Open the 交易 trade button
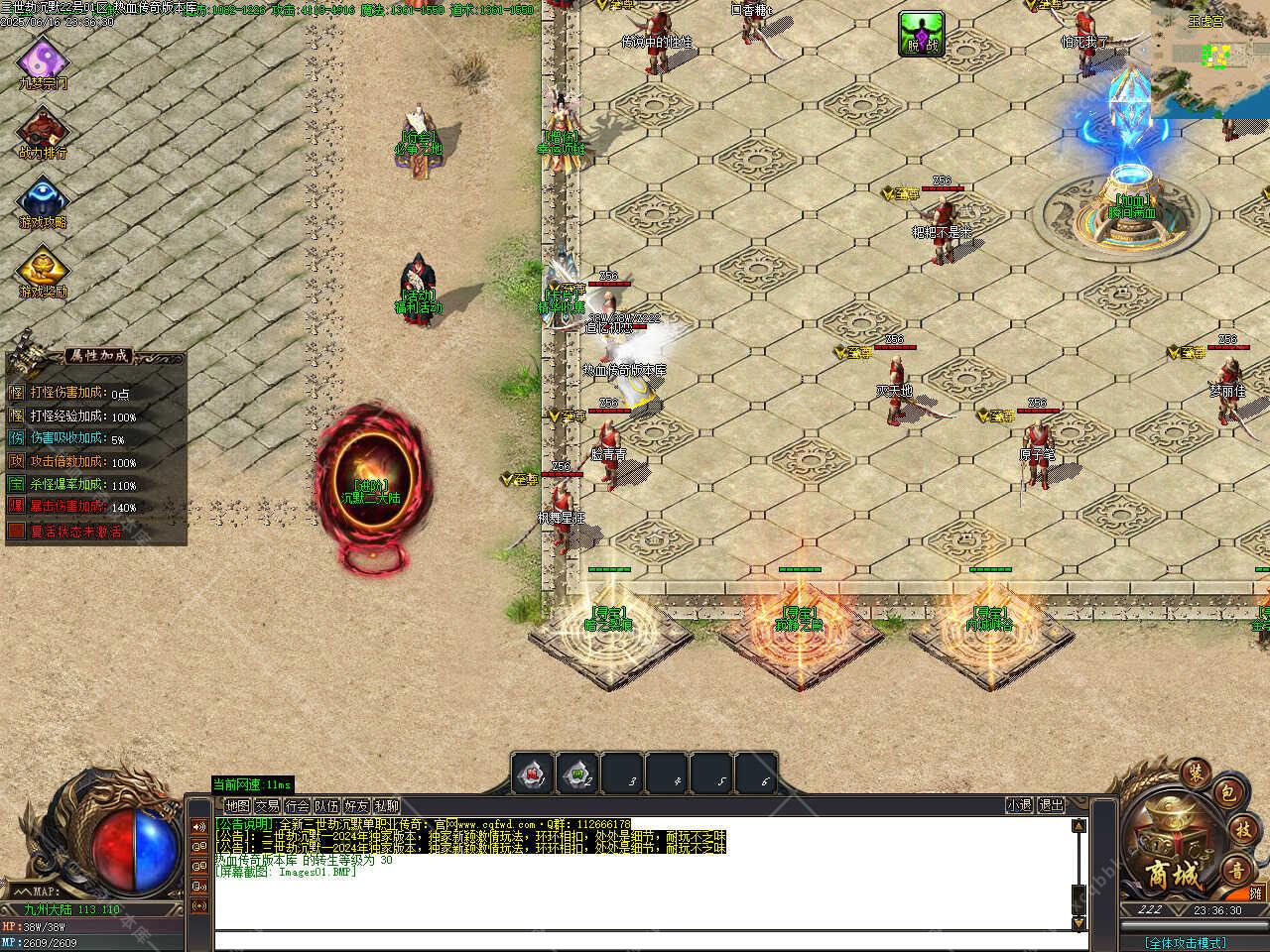This screenshot has height=952, width=1270. pyautogui.click(x=267, y=806)
